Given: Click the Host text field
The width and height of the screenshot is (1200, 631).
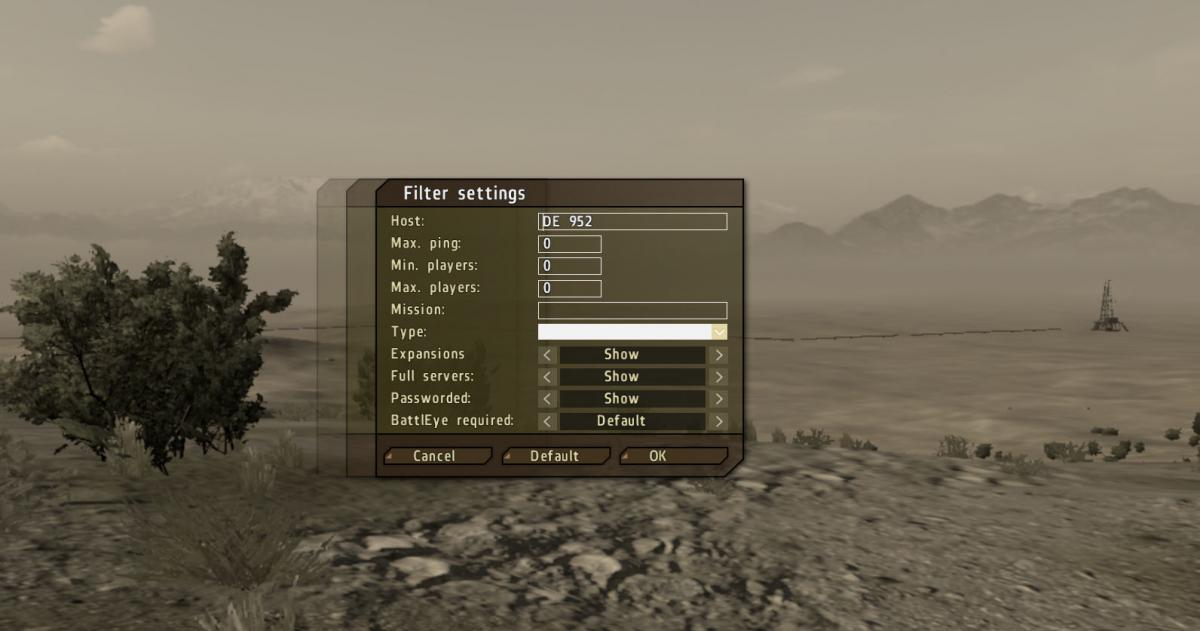Looking at the screenshot, I should (x=632, y=222).
